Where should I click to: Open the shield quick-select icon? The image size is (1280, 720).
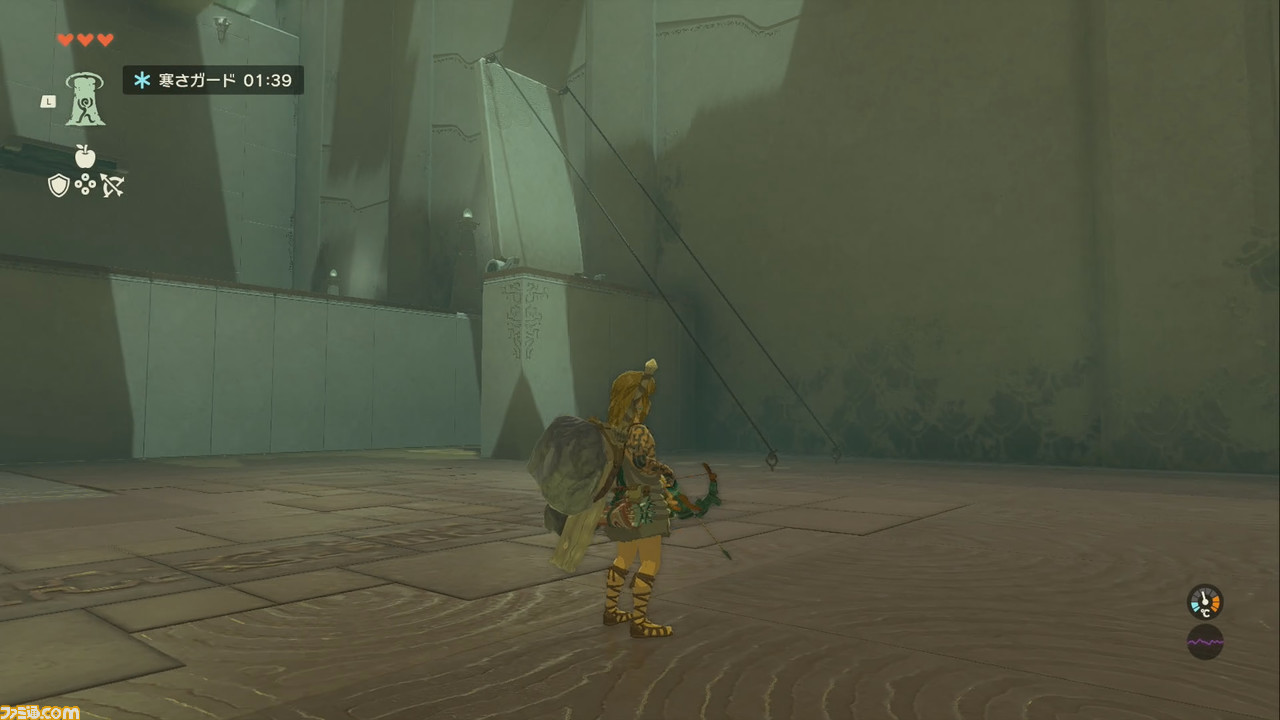(x=59, y=185)
